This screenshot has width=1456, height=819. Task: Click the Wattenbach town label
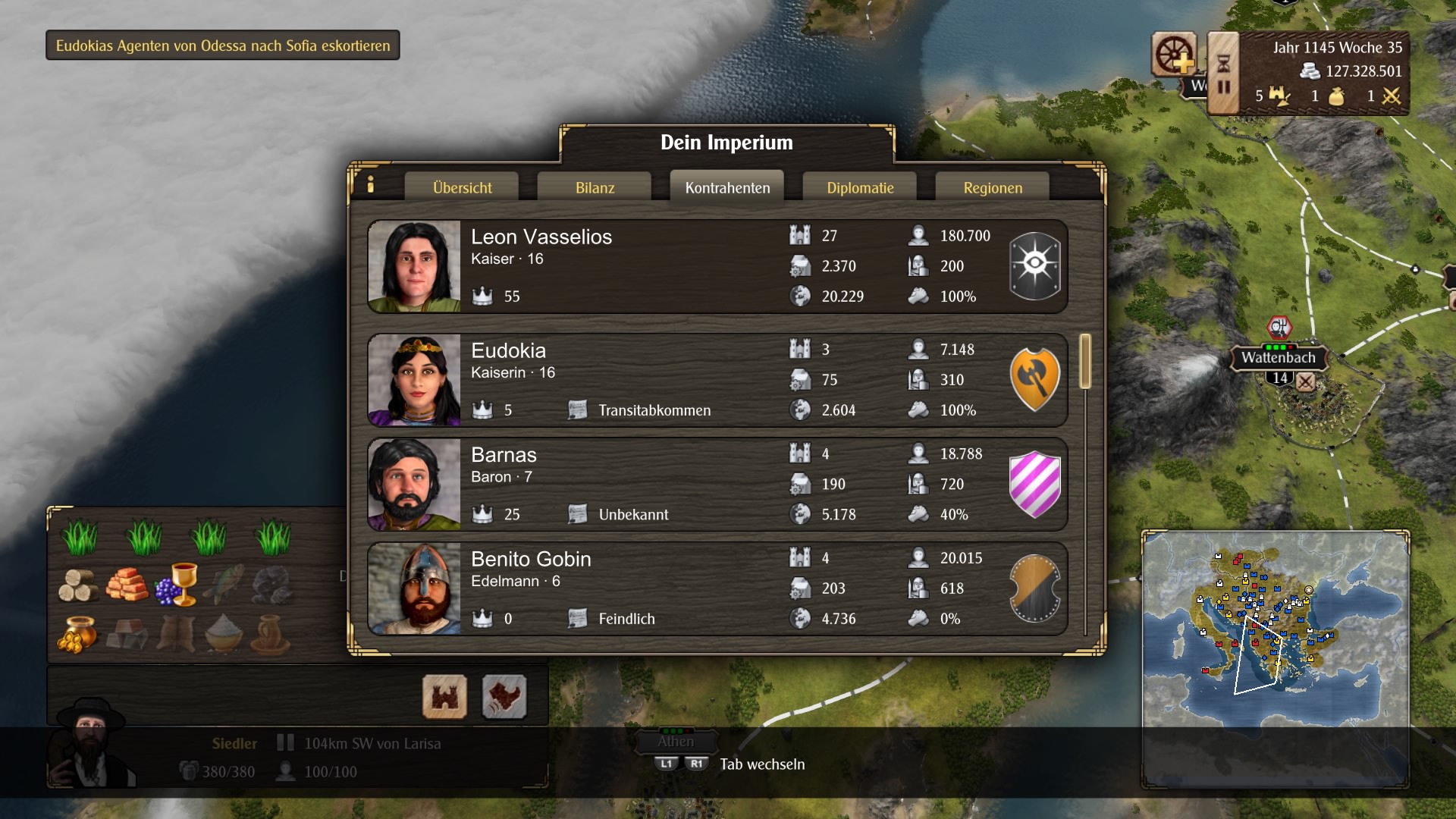pyautogui.click(x=1278, y=358)
